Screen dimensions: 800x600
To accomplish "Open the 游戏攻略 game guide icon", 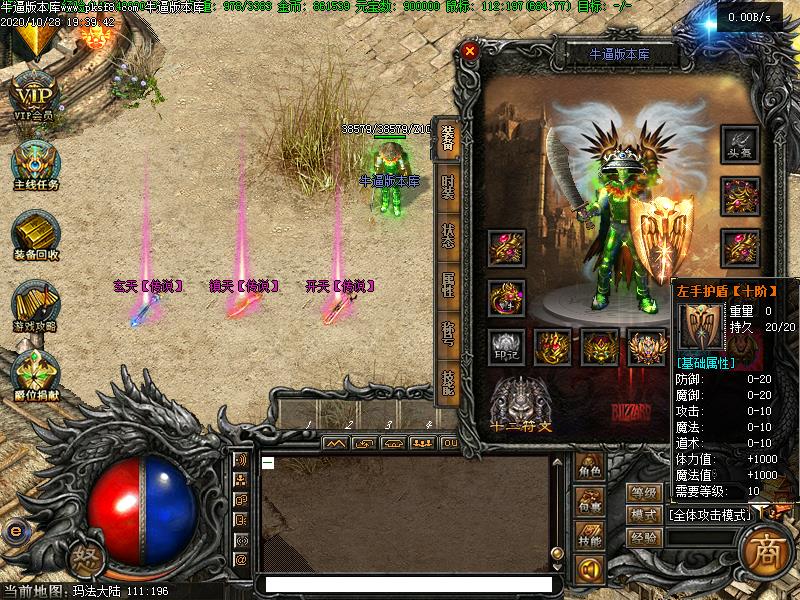I will click(36, 305).
